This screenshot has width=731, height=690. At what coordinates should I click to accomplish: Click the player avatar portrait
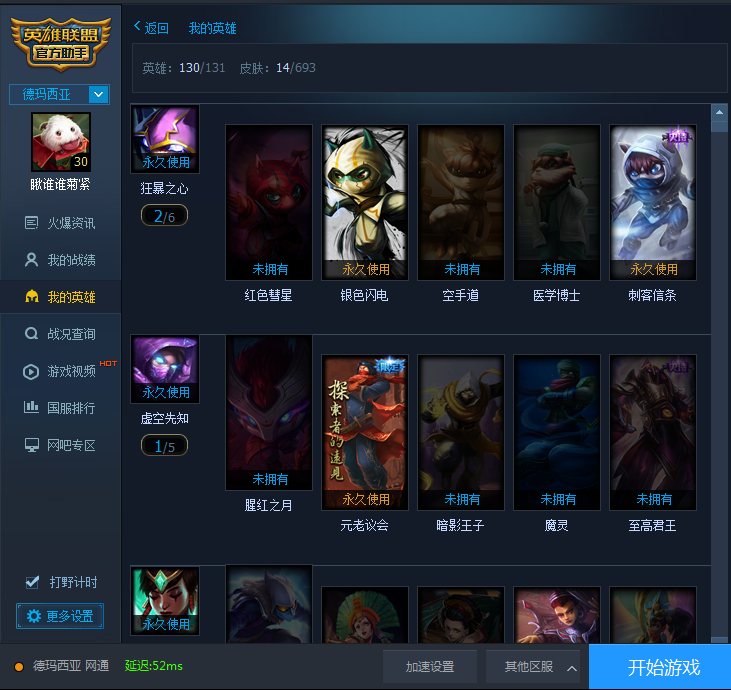pos(60,141)
